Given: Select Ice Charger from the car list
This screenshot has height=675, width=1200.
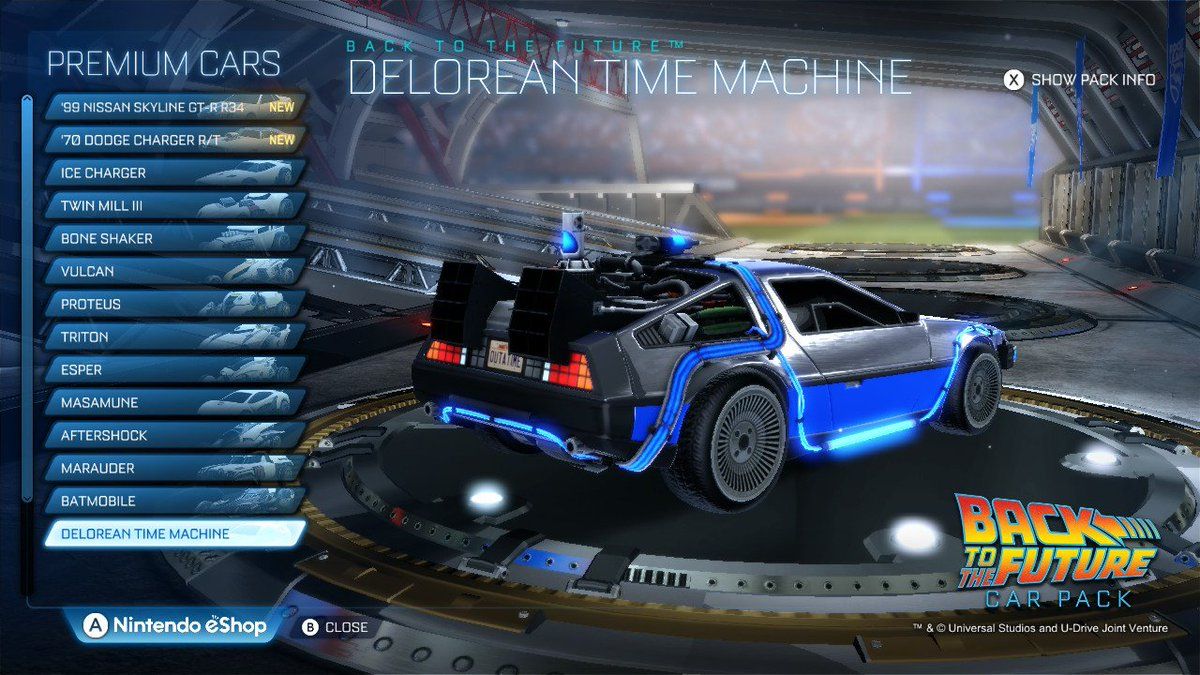Looking at the screenshot, I should coord(172,173).
